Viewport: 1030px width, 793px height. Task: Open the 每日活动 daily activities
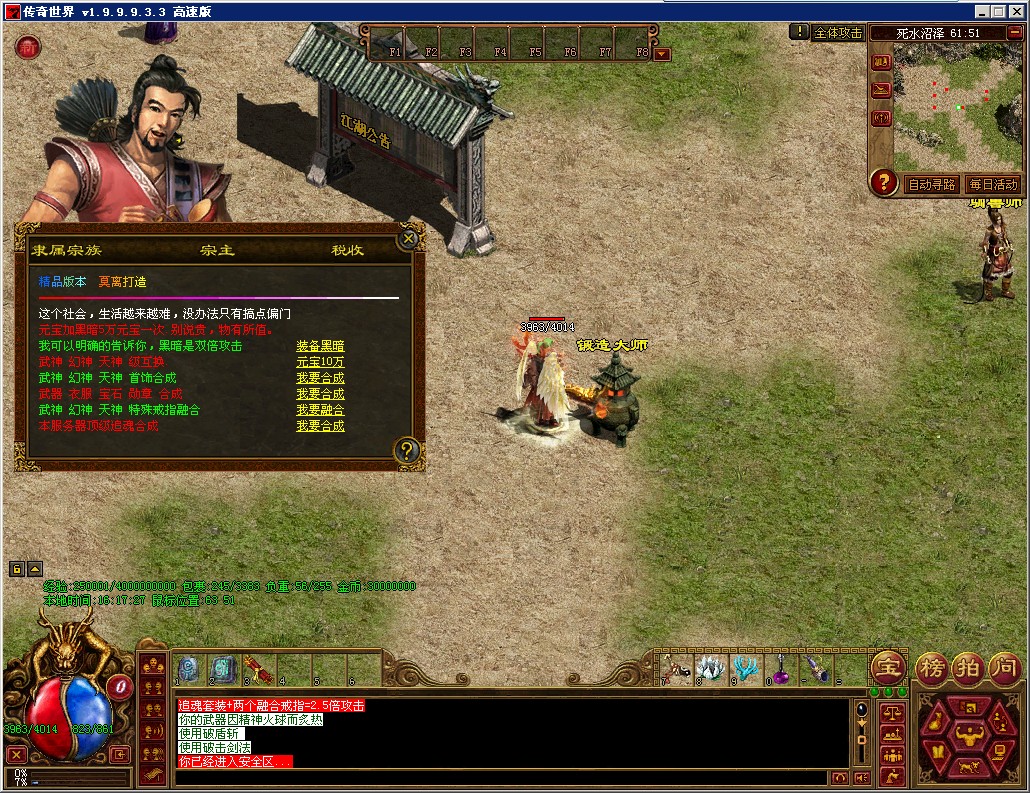pos(991,184)
